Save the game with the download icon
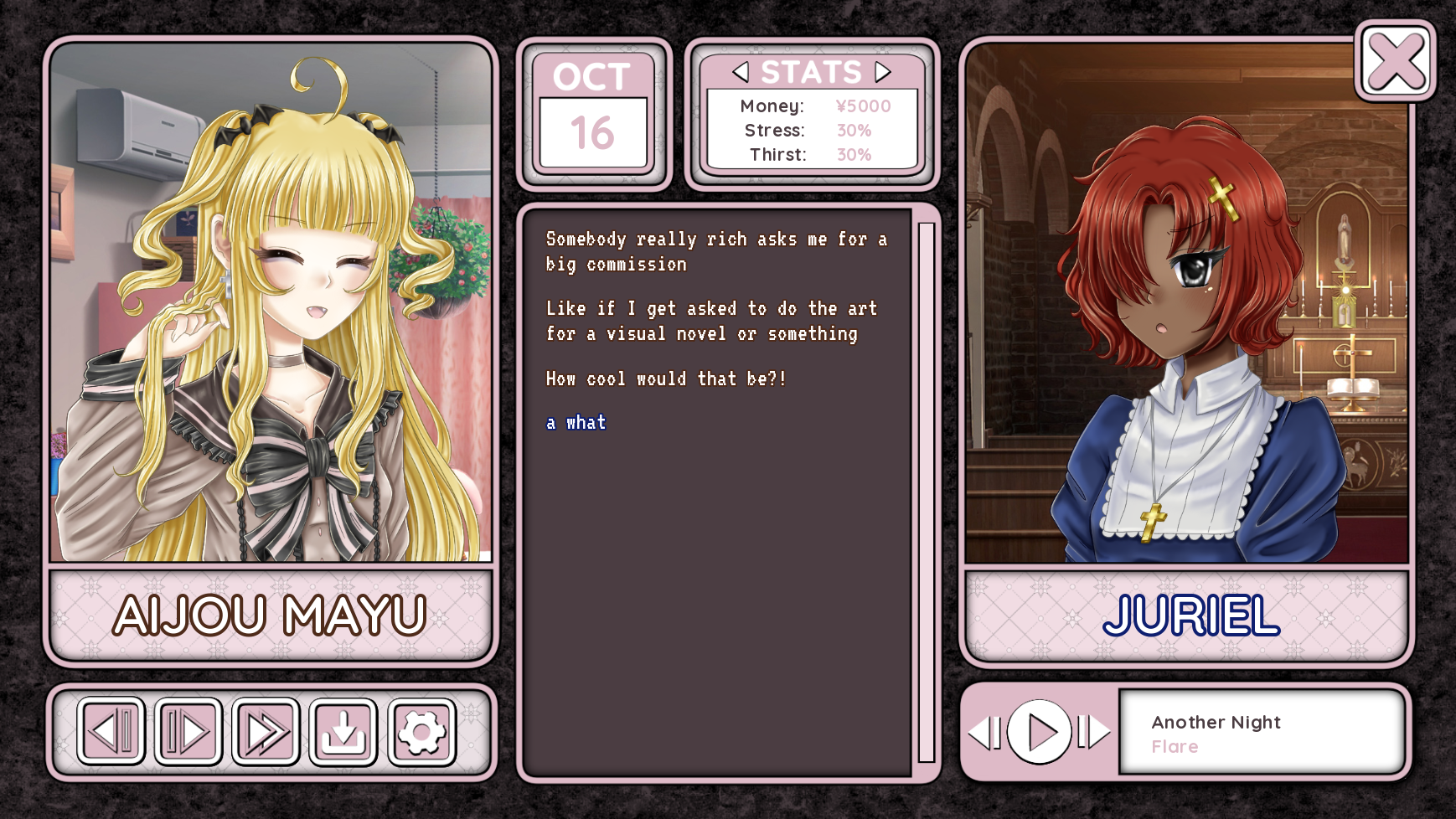The width and height of the screenshot is (1456, 819). pos(343,732)
